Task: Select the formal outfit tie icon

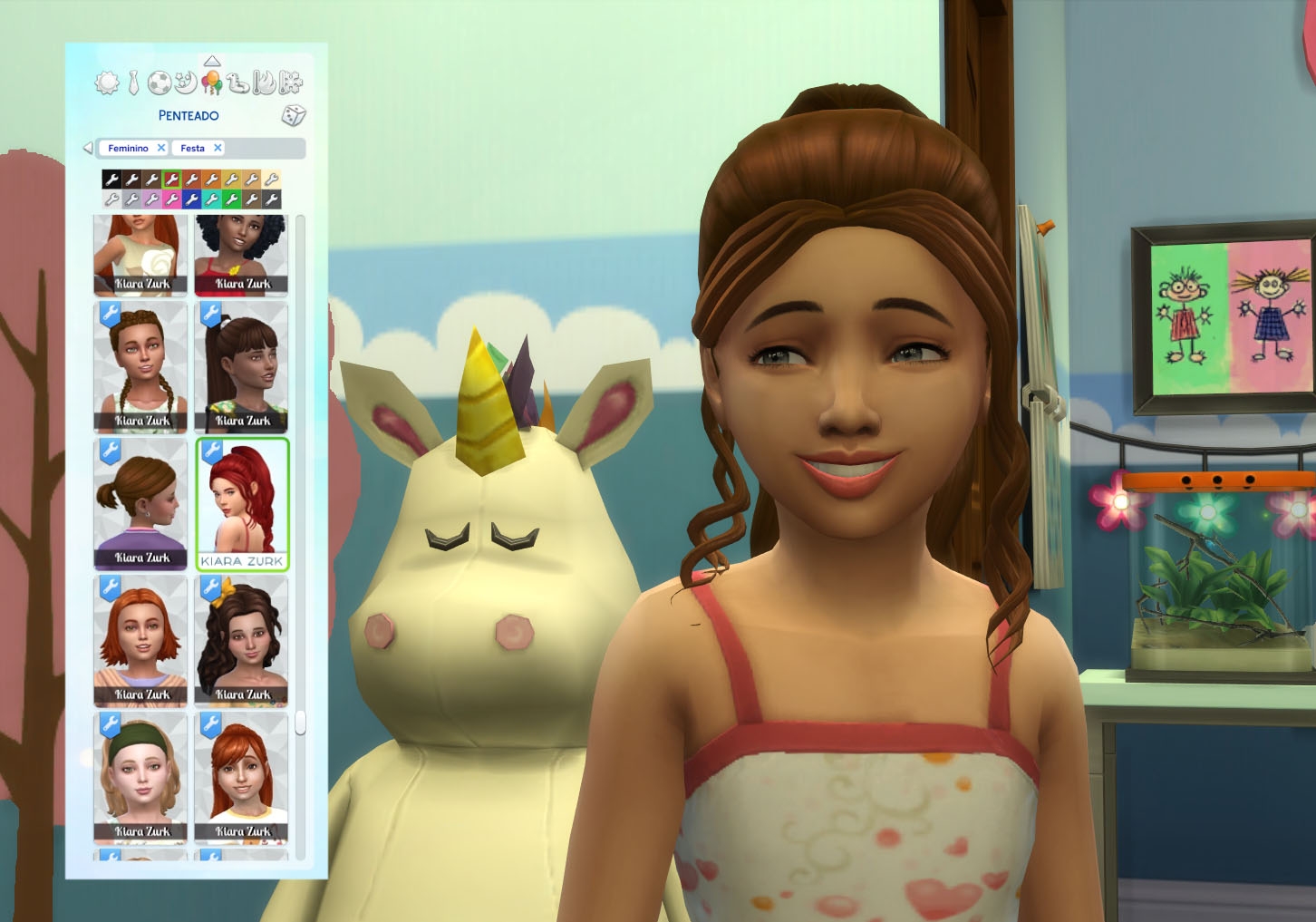Action: [132, 82]
